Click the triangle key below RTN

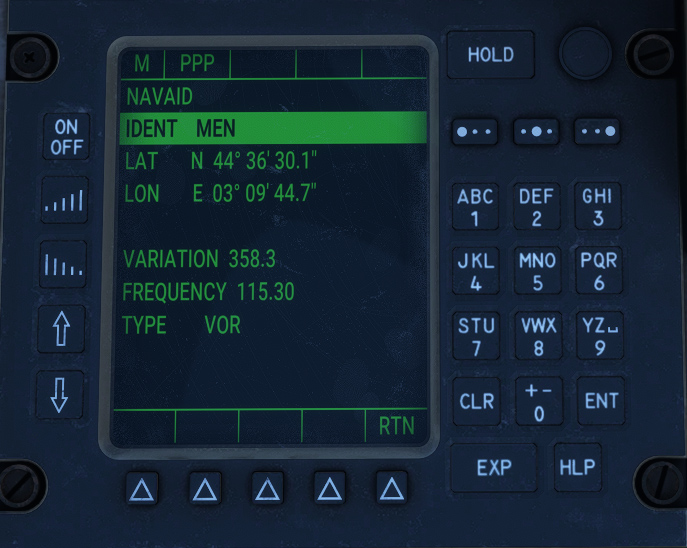click(x=392, y=488)
